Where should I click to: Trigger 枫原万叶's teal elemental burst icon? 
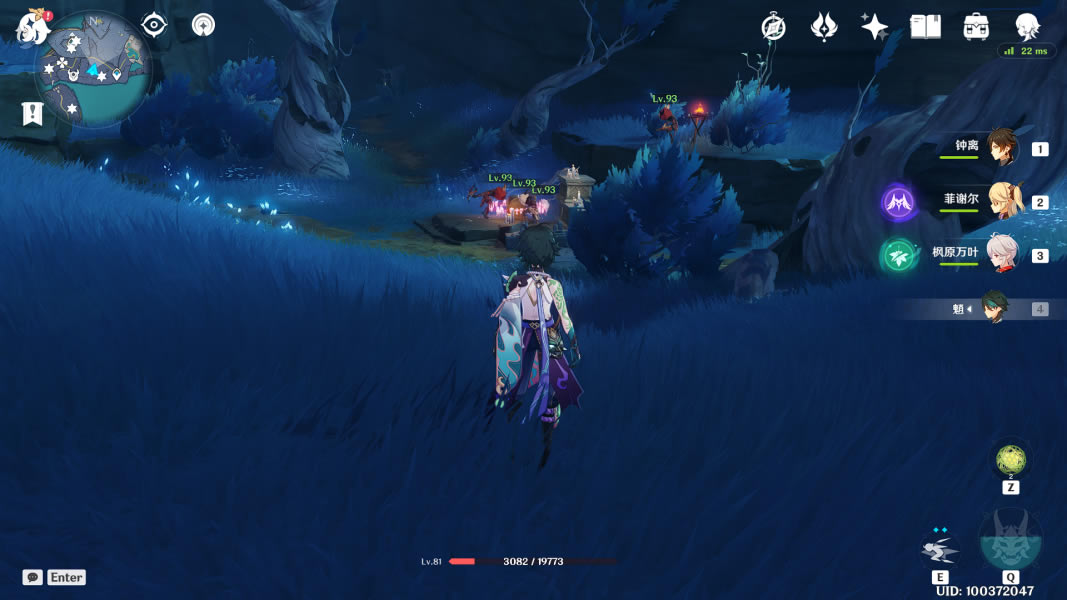899,256
